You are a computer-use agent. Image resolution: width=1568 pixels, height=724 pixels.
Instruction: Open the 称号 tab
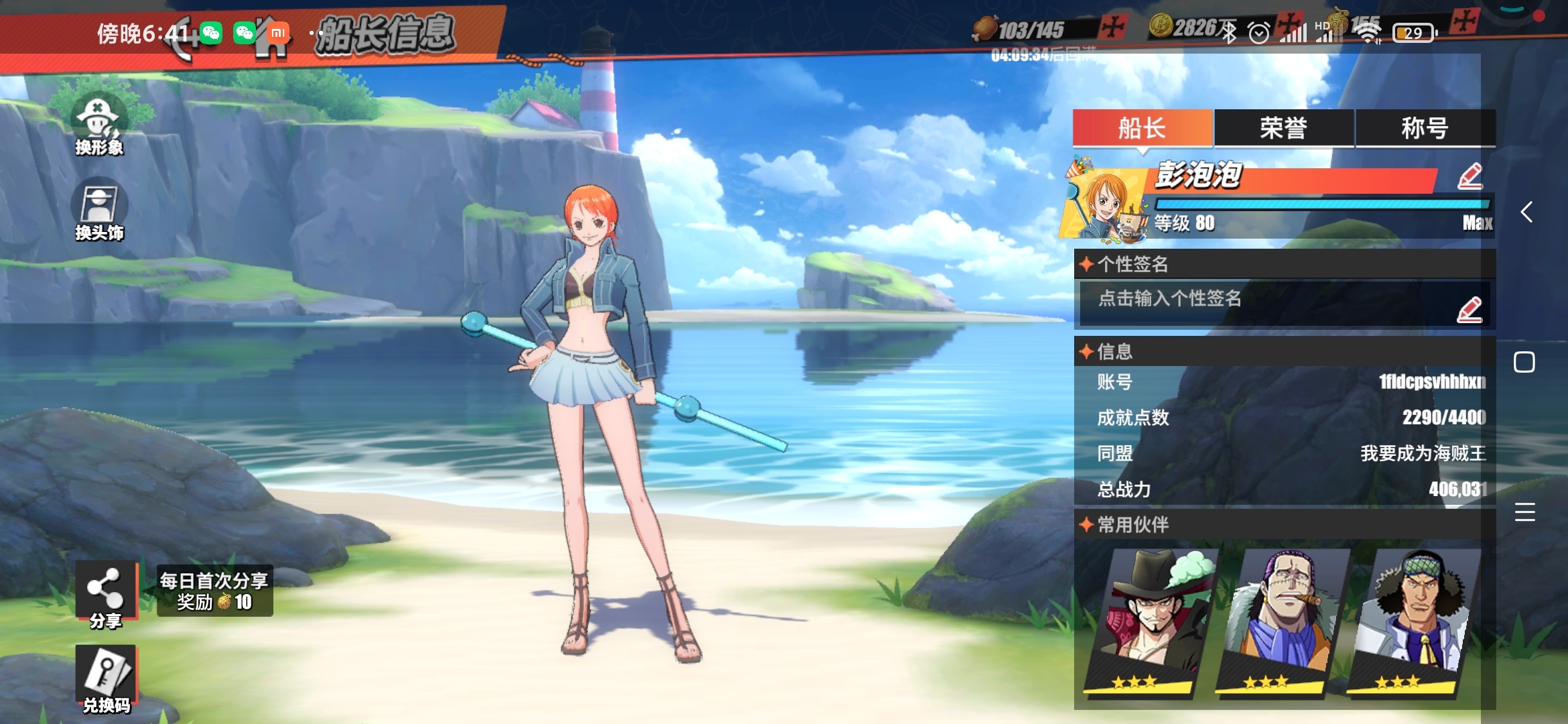point(1425,128)
